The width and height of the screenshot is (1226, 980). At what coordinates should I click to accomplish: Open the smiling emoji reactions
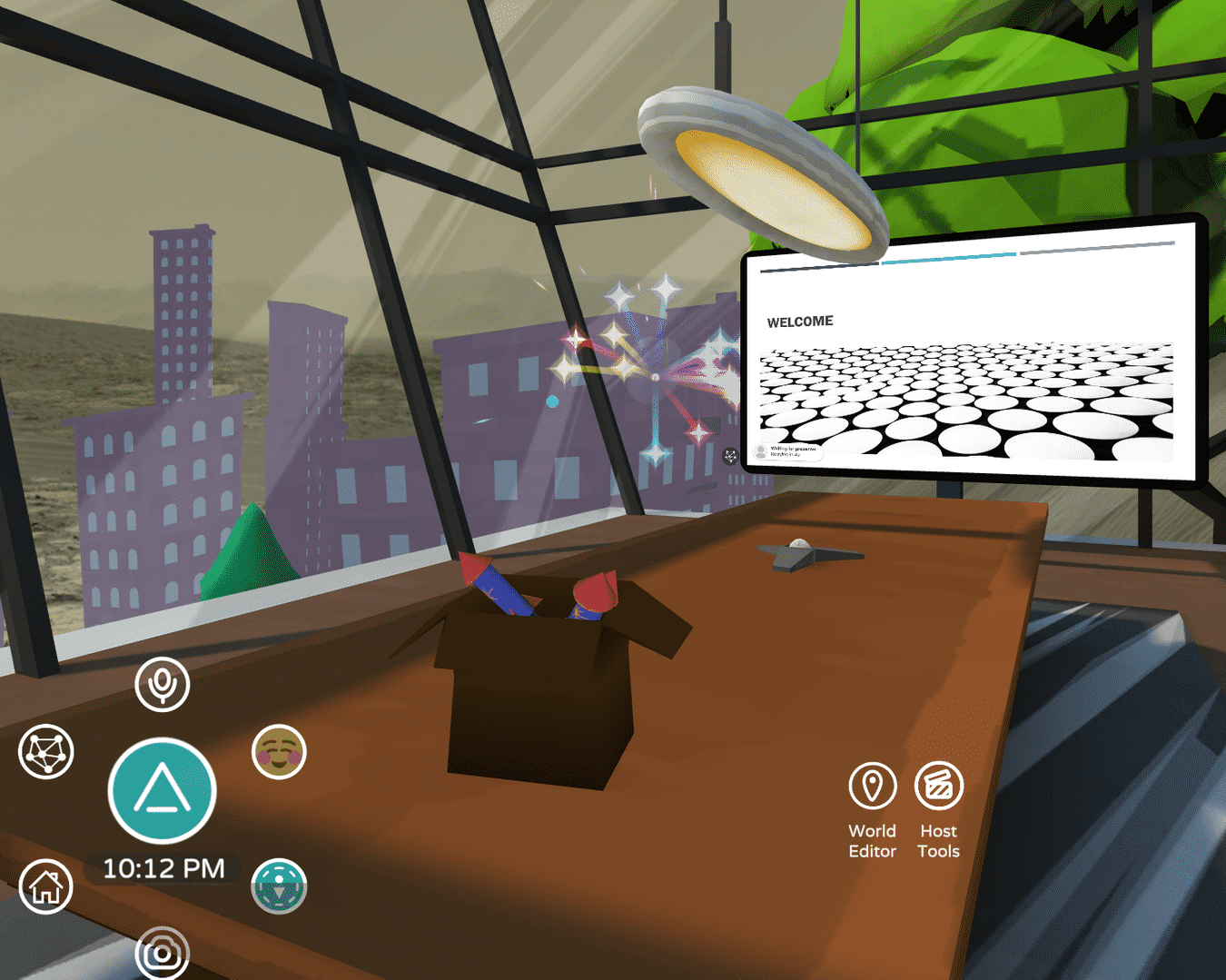[x=279, y=752]
